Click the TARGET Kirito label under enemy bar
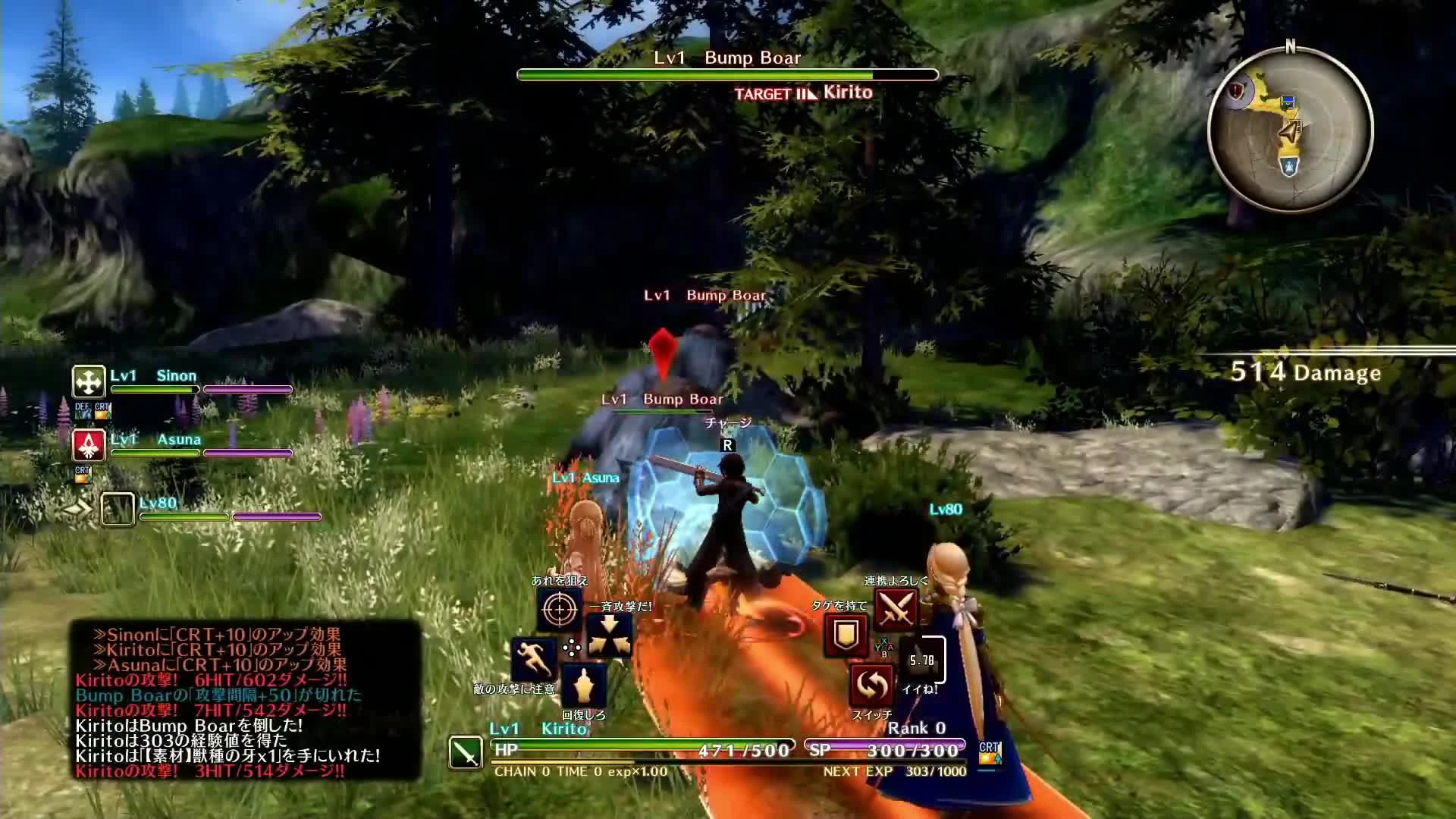The width and height of the screenshot is (1456, 819). (x=802, y=93)
